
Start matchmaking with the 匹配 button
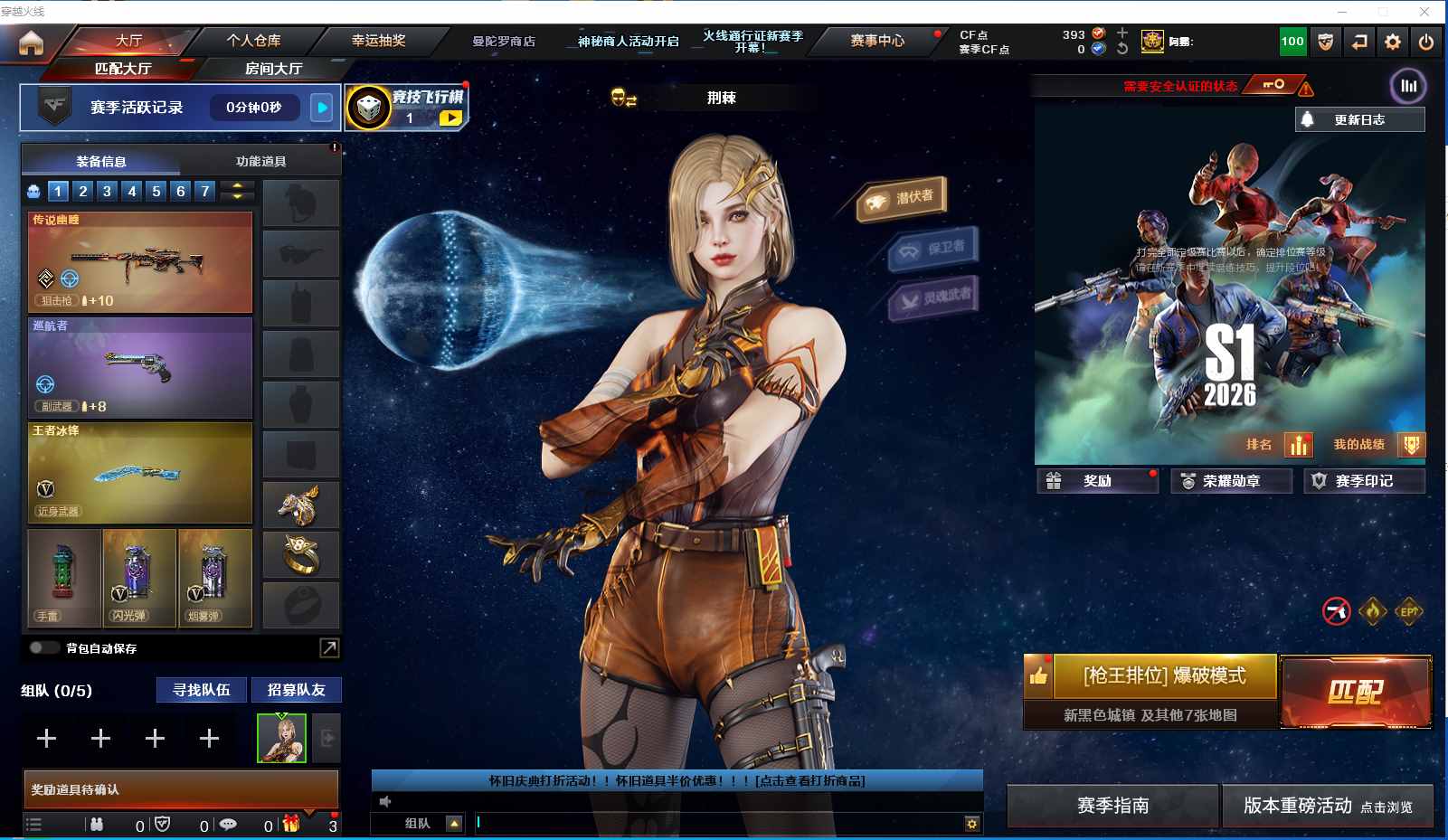(1355, 692)
